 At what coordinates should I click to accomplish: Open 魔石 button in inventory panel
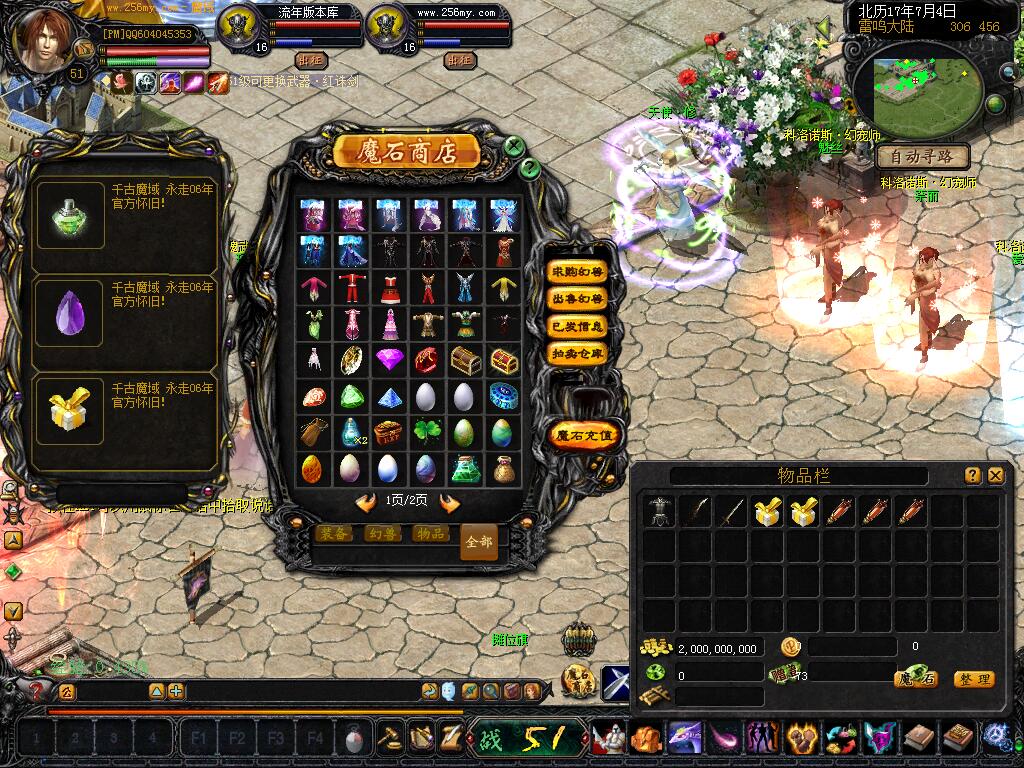(916, 679)
